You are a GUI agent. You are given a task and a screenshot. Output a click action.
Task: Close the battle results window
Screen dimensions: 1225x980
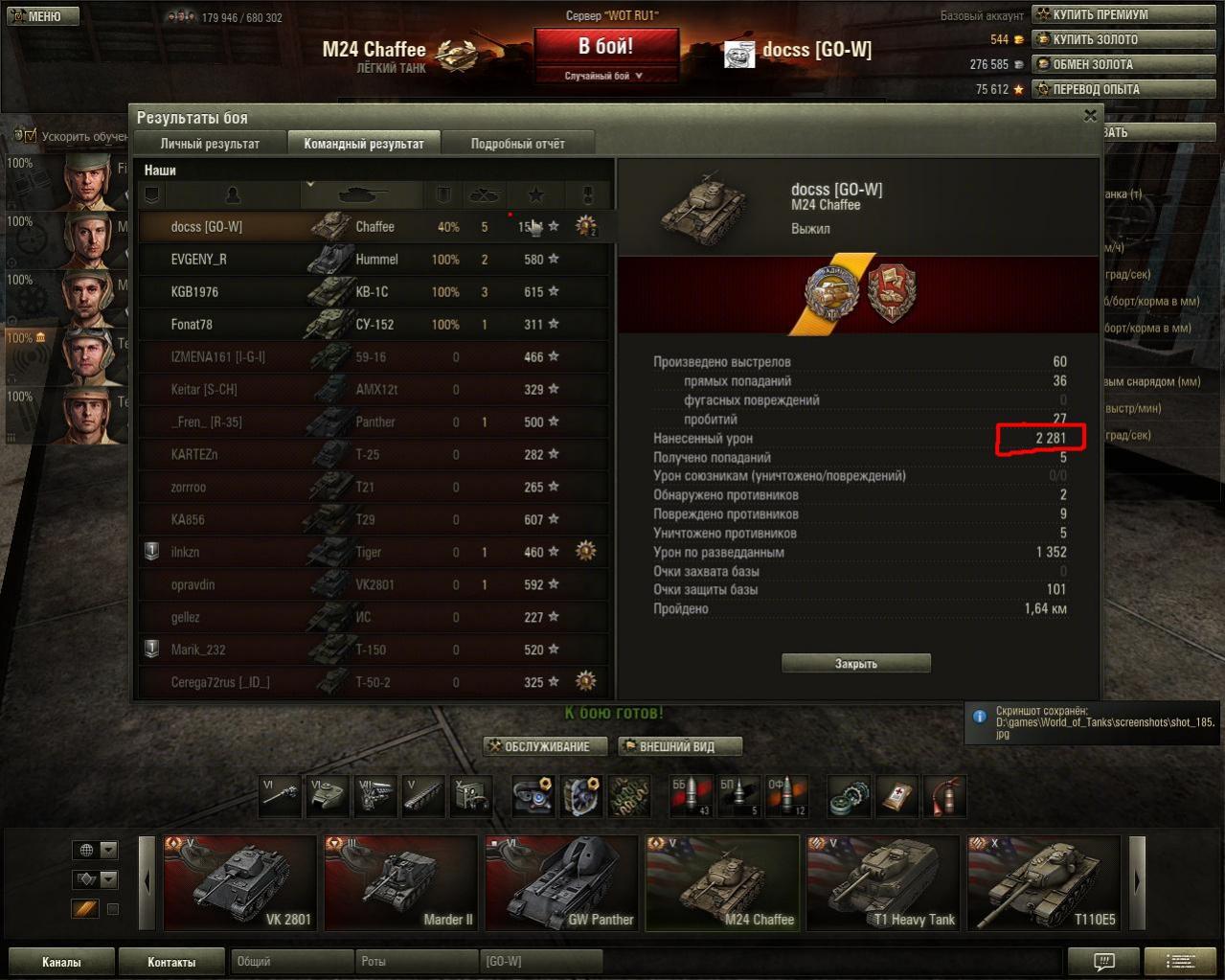point(1090,116)
